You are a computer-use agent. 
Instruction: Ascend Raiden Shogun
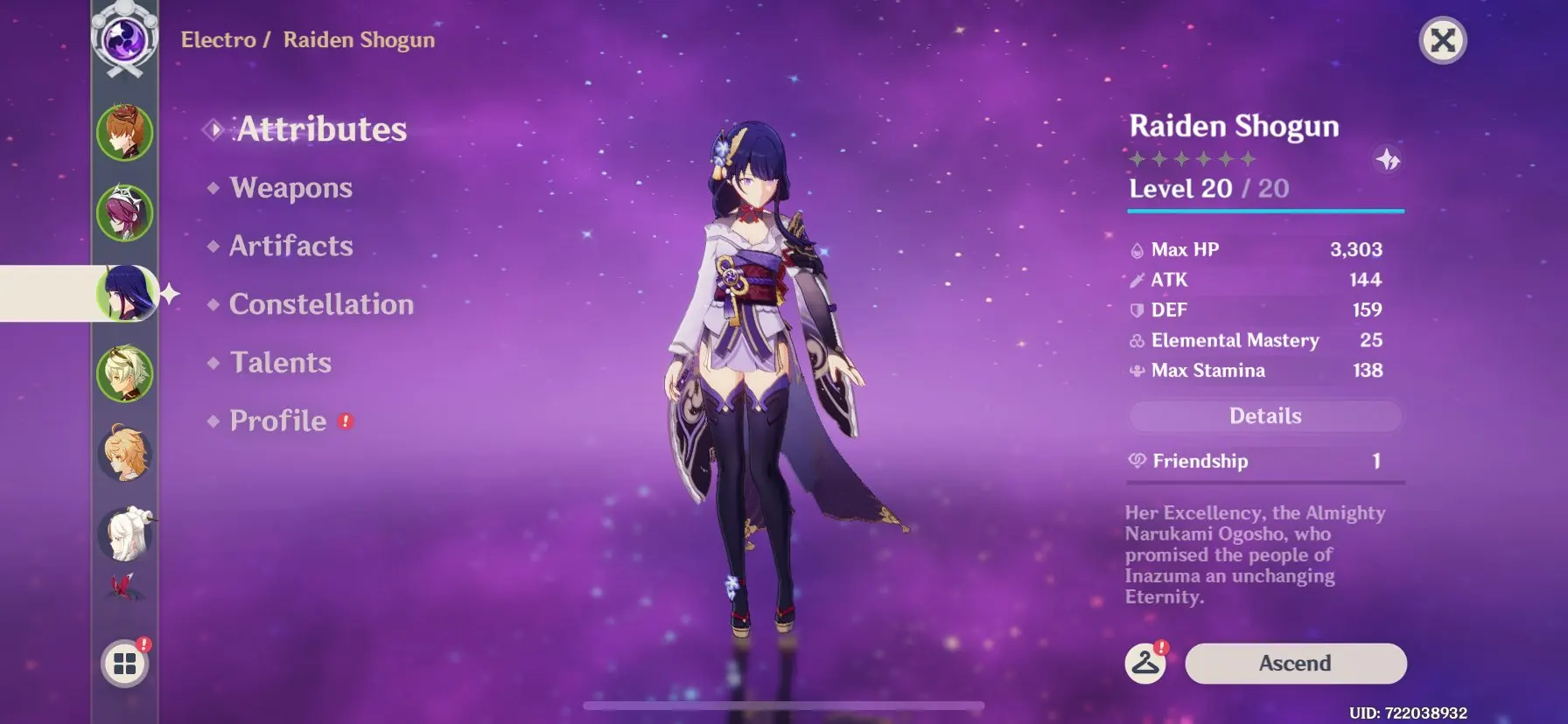coord(1295,664)
